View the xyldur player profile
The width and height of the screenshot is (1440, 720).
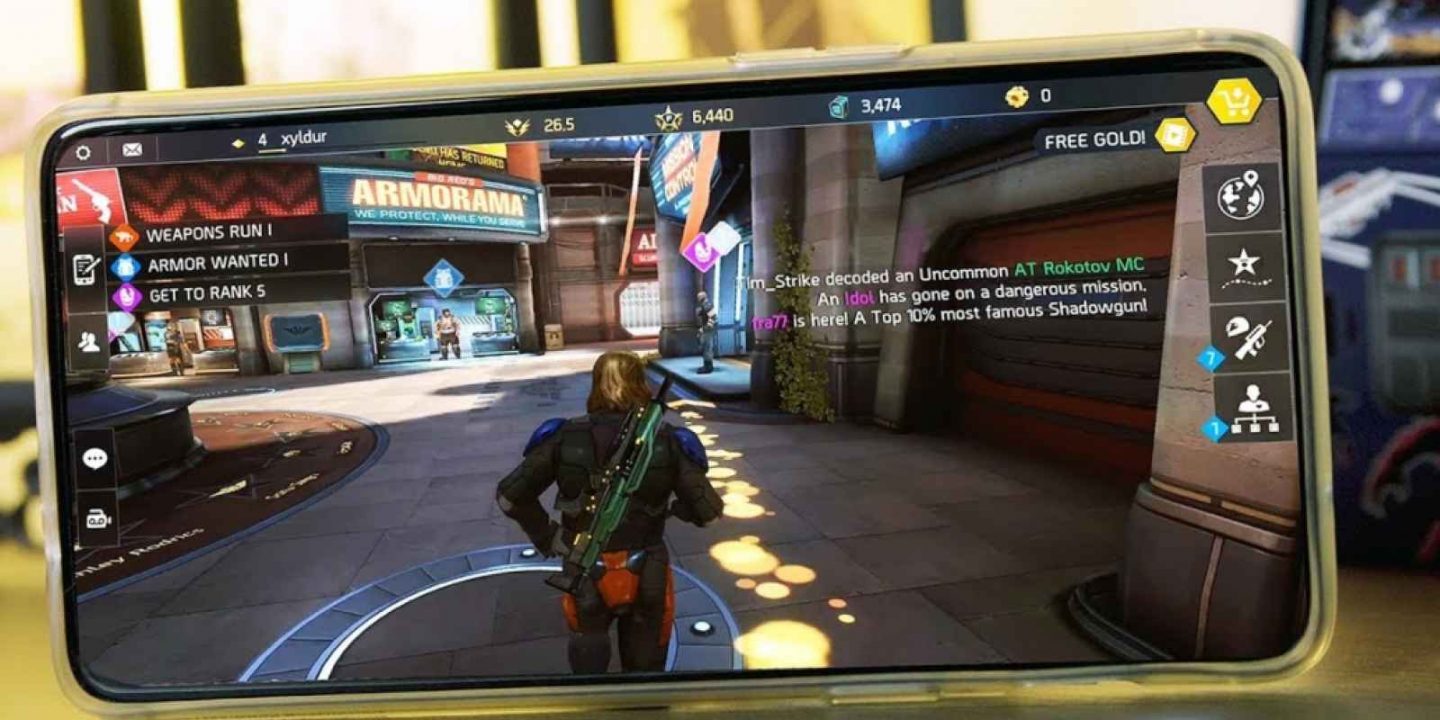click(301, 139)
